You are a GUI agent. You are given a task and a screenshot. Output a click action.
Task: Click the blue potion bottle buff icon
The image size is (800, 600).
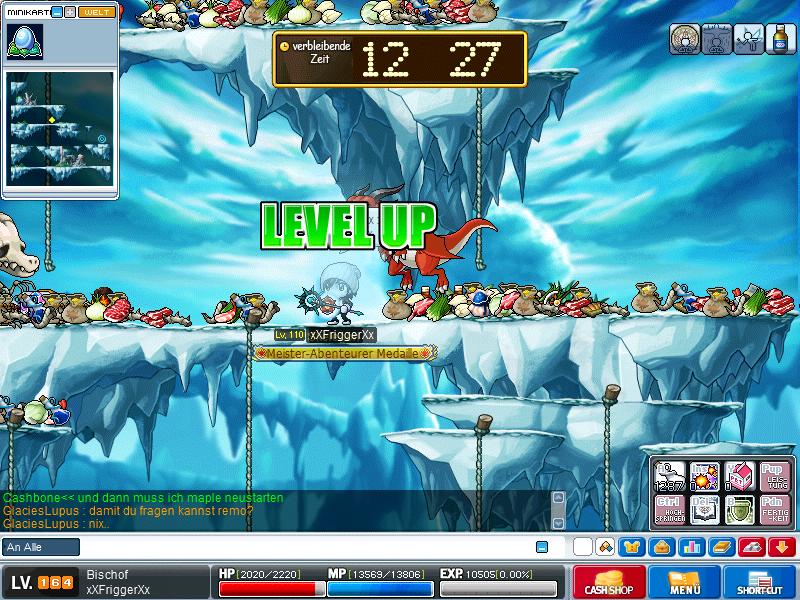coord(778,39)
